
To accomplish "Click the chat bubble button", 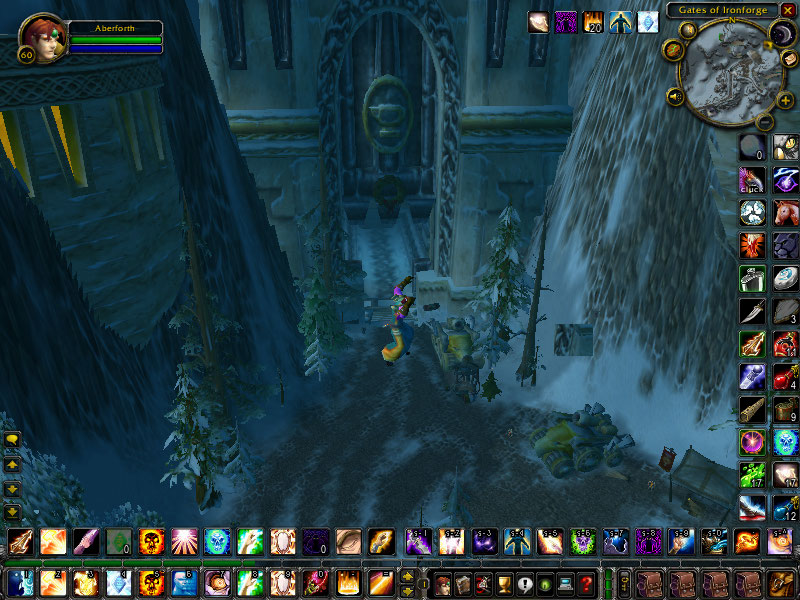I will point(13,439).
